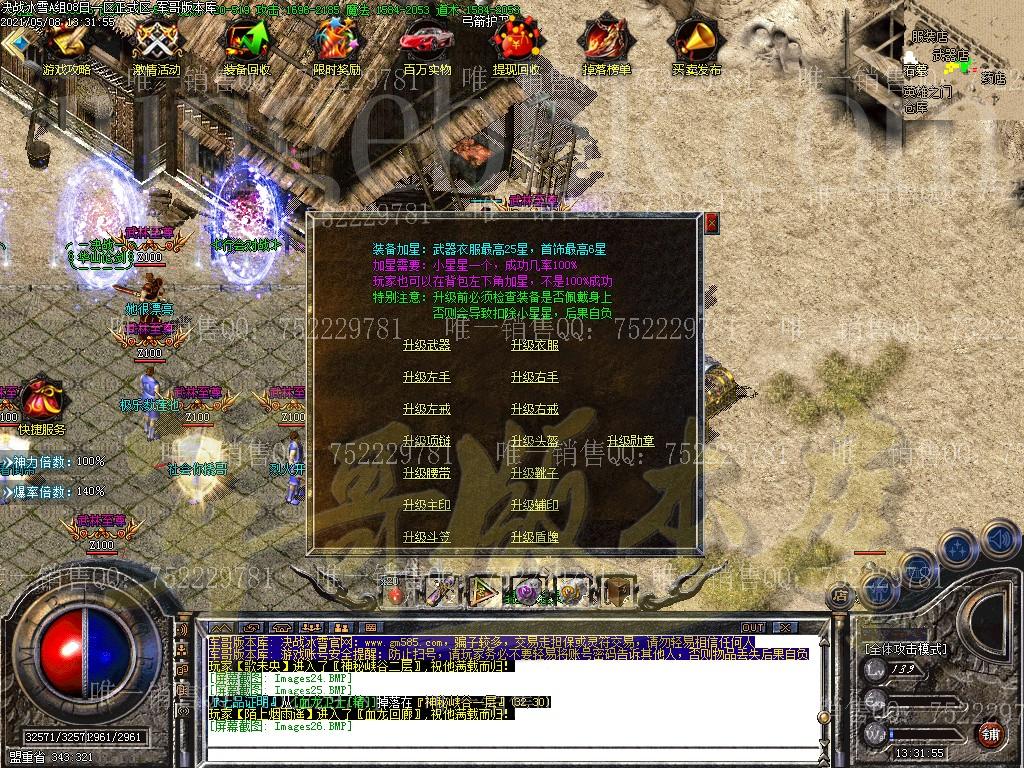Choose 升级勋章 to upgrade medal
This screenshot has height=768, width=1024.
coord(630,441)
